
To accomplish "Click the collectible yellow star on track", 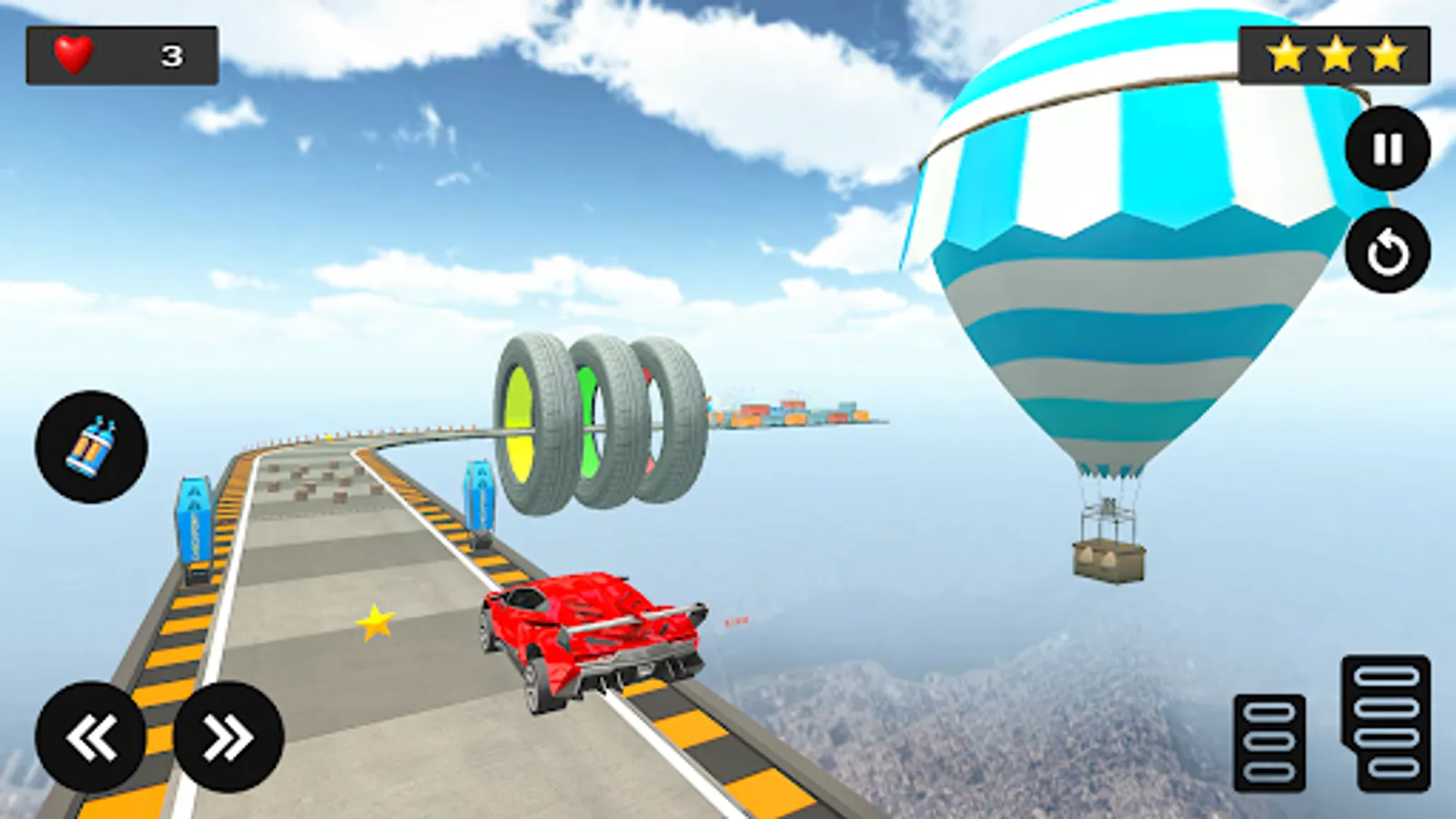I will click(376, 622).
